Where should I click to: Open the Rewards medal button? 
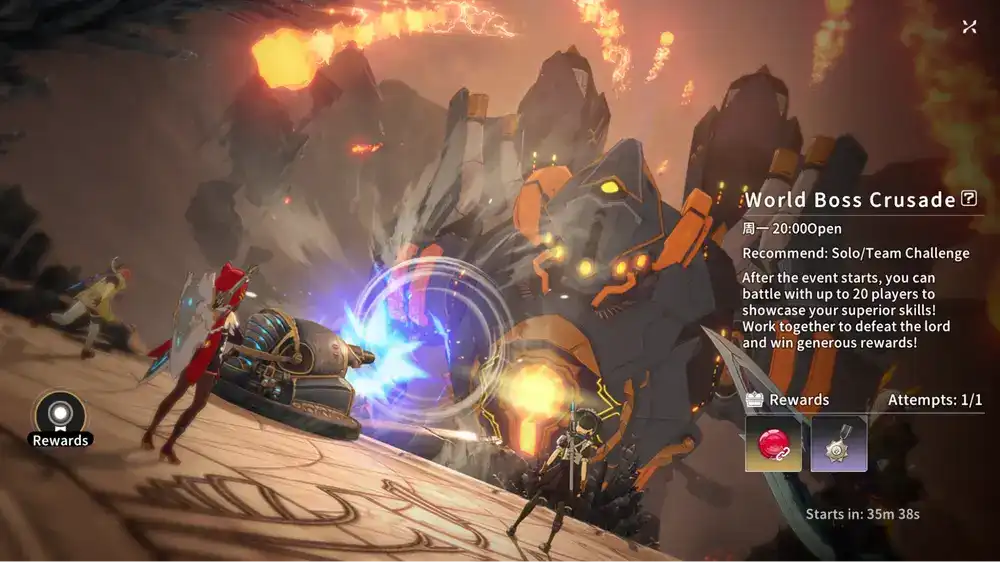pos(60,415)
